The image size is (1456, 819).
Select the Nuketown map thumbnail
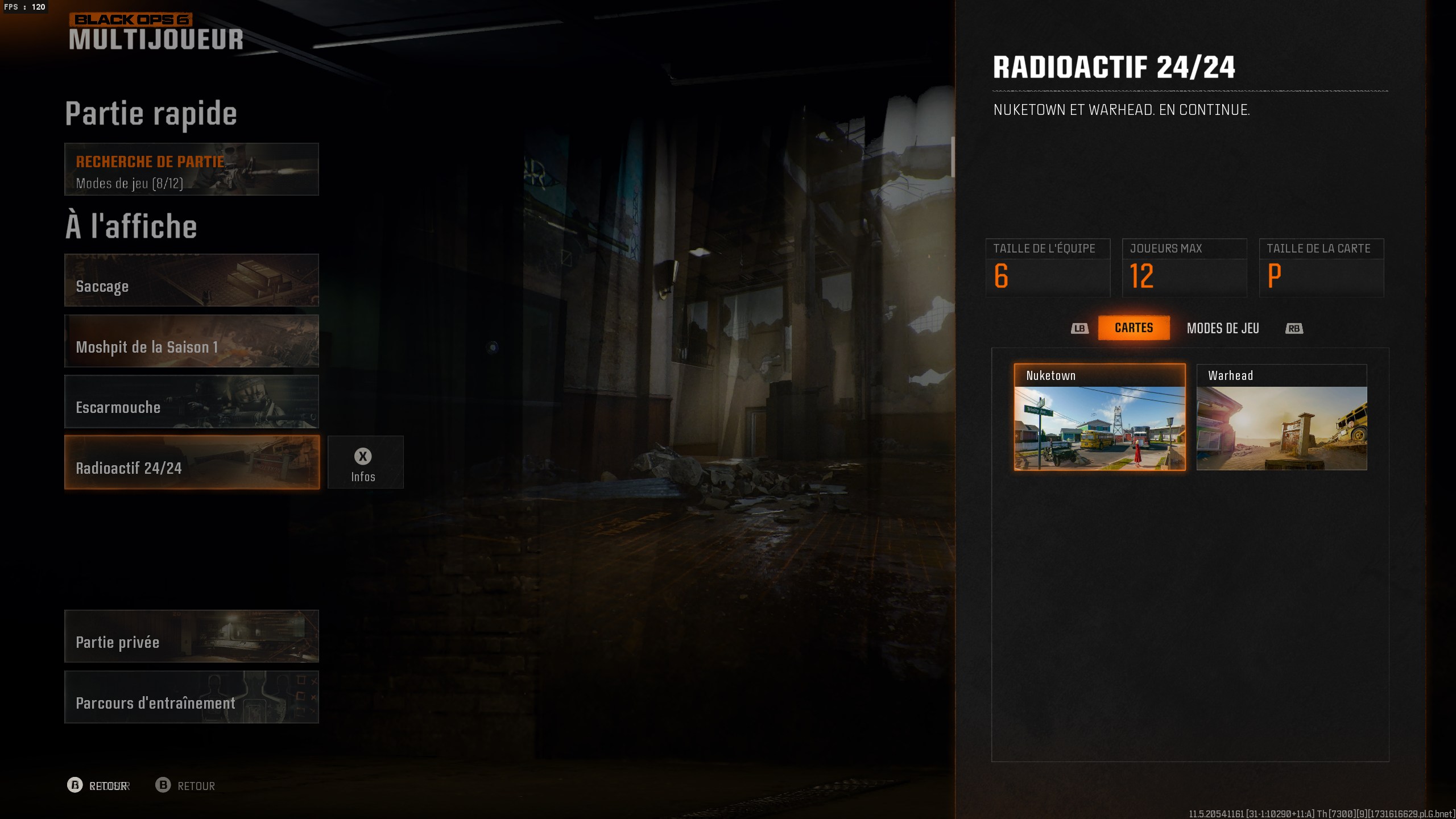pos(1099,417)
